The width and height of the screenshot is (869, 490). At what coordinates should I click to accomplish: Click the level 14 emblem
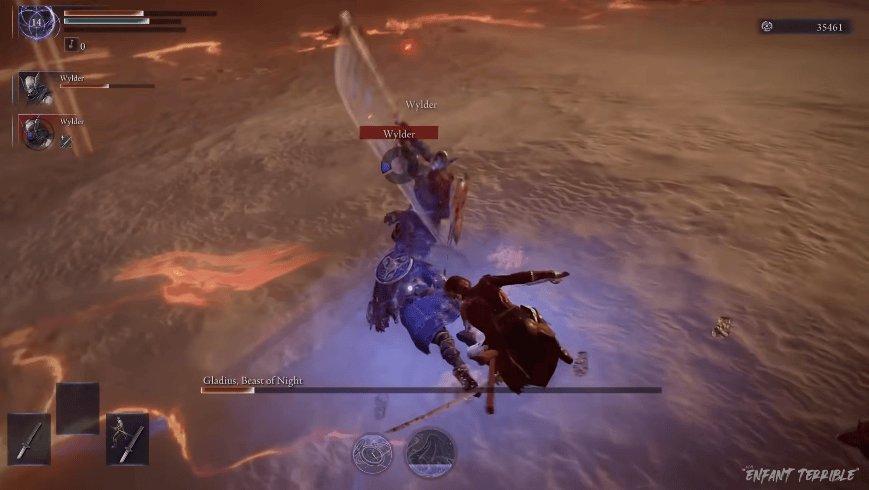coord(38,21)
